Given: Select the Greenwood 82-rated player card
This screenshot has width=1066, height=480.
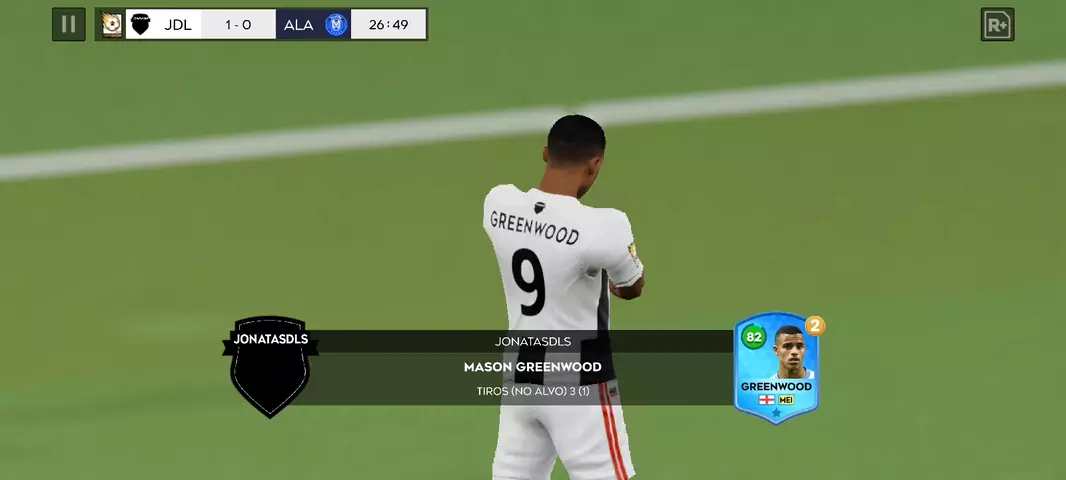Looking at the screenshot, I should click(776, 369).
